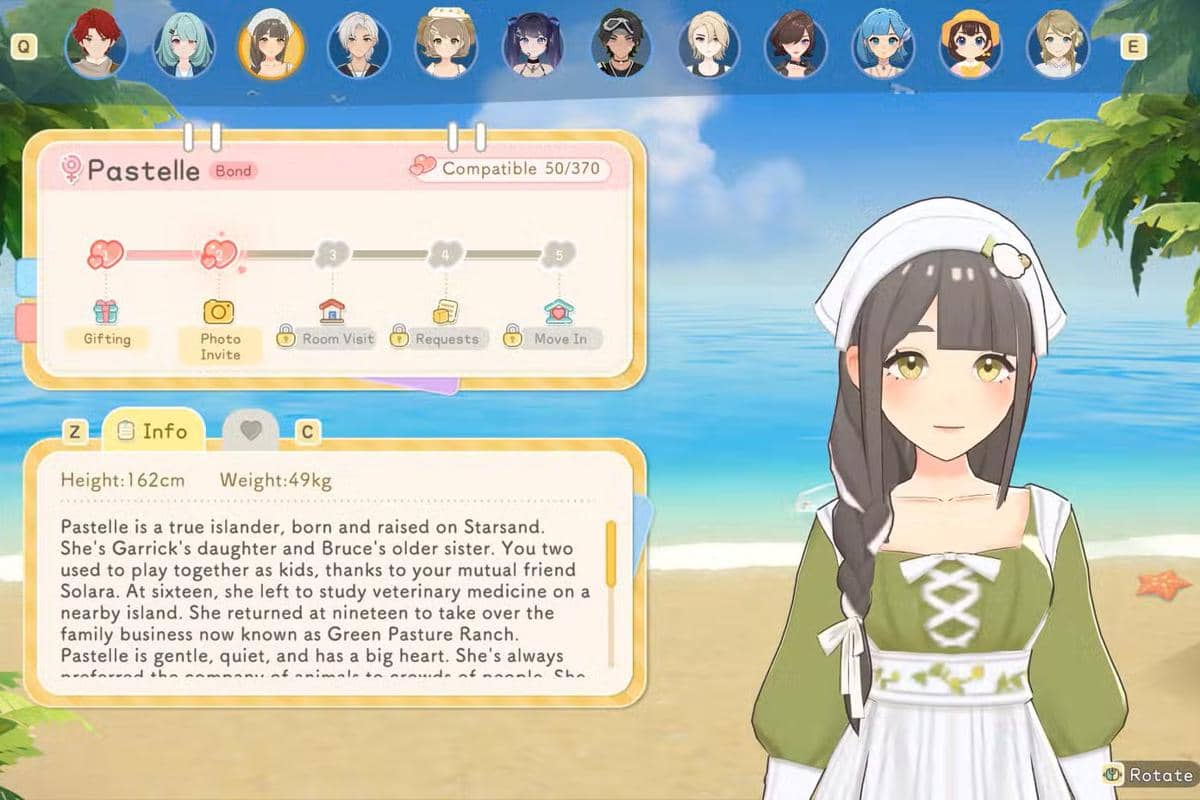Screen dimensions: 1200x800
Task: Pick the short blue-haired character portrait
Action: [884, 46]
